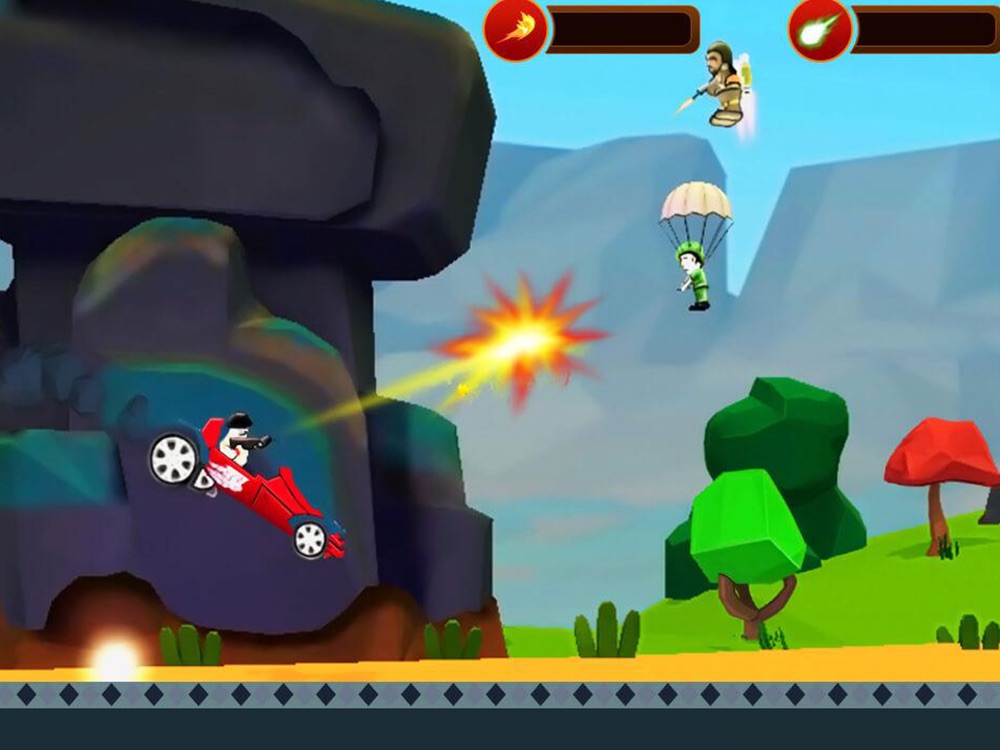Tap the green fireball power icon

[820, 29]
